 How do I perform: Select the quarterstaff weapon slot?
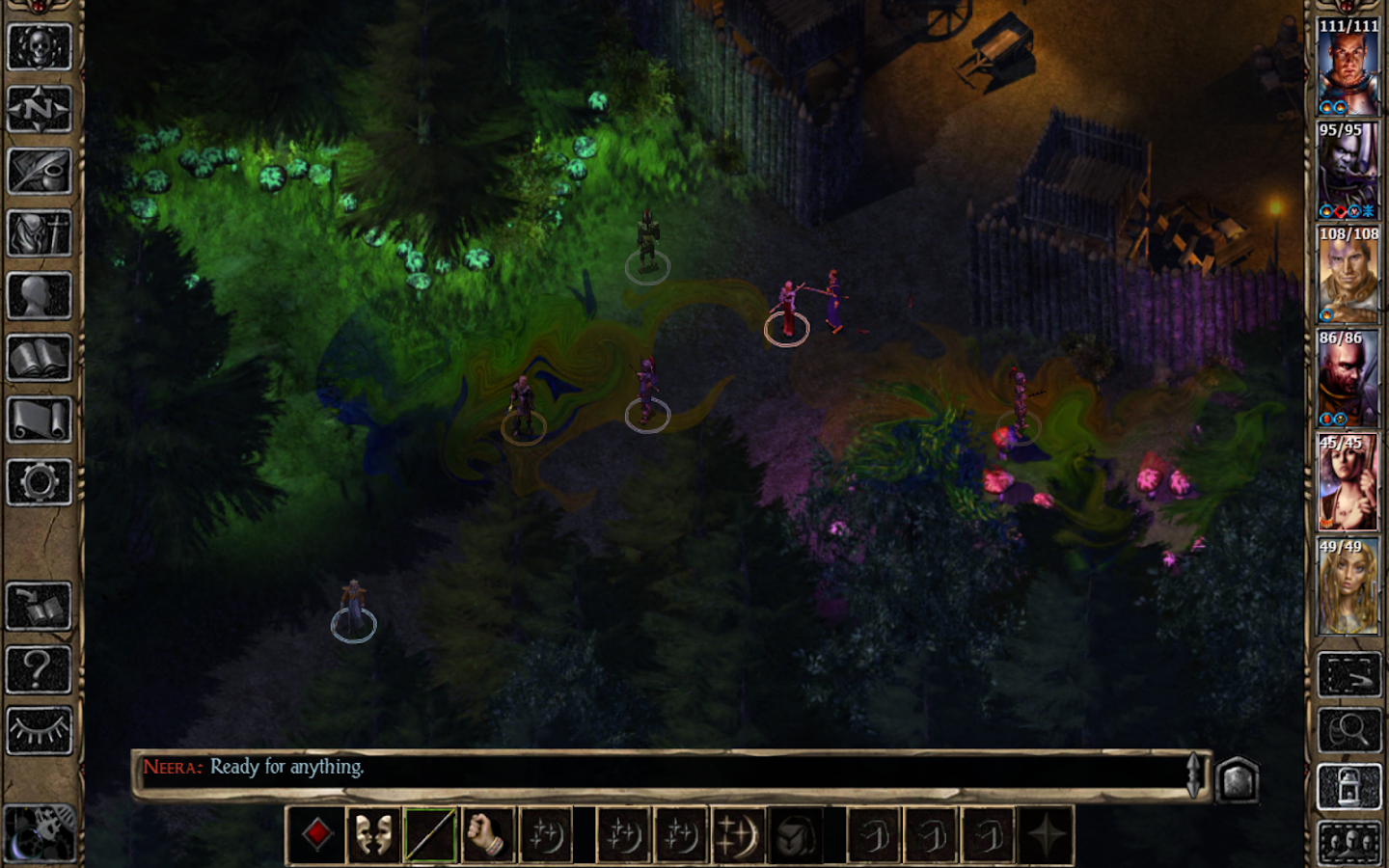(x=430, y=834)
